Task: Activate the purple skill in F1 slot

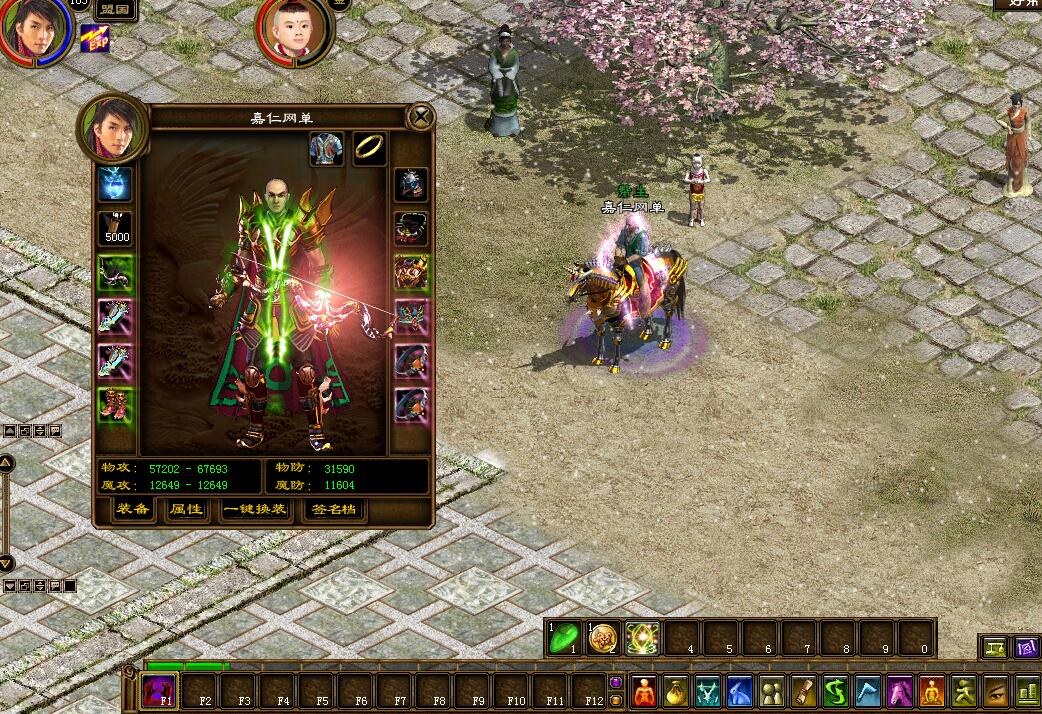Action: pos(159,690)
